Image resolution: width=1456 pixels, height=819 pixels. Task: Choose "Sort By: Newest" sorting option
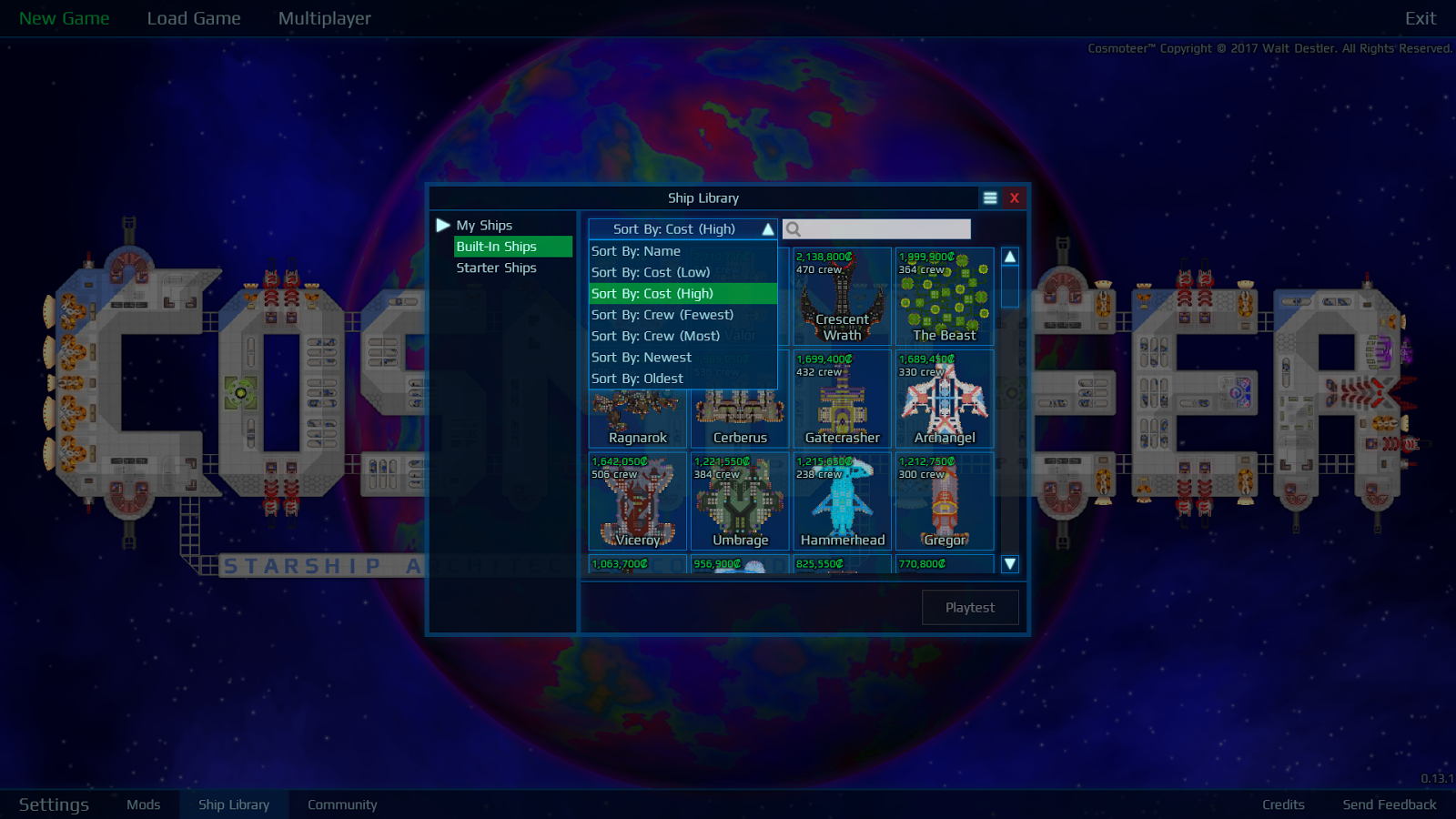tap(642, 357)
